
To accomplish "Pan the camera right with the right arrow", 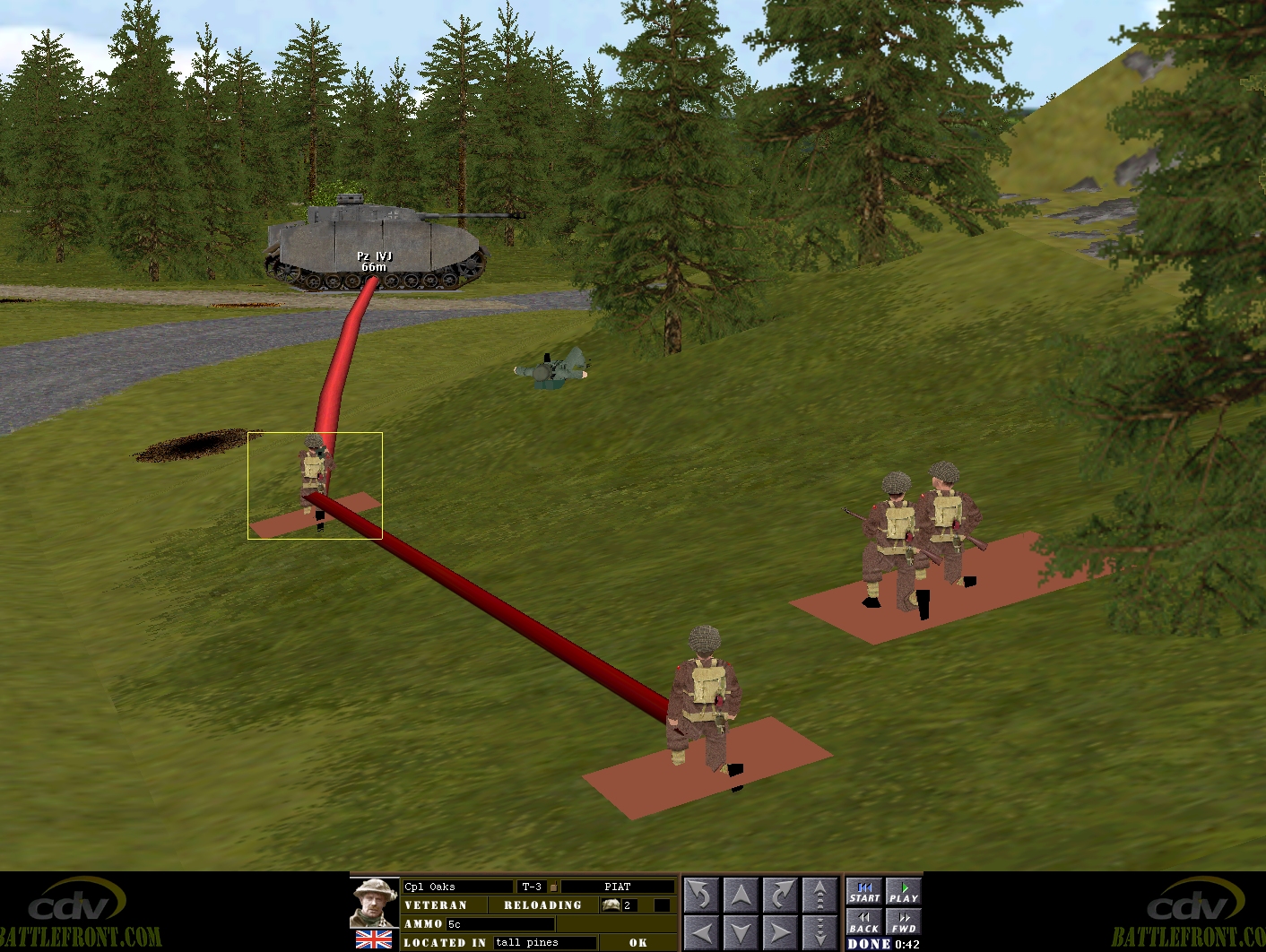I will point(780,932).
